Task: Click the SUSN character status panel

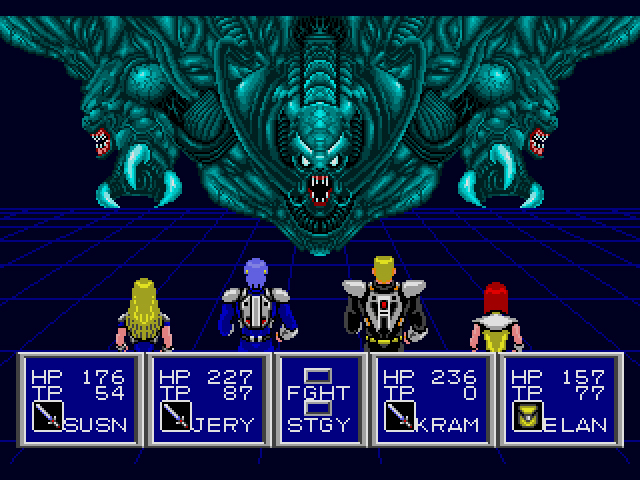Action: point(81,400)
